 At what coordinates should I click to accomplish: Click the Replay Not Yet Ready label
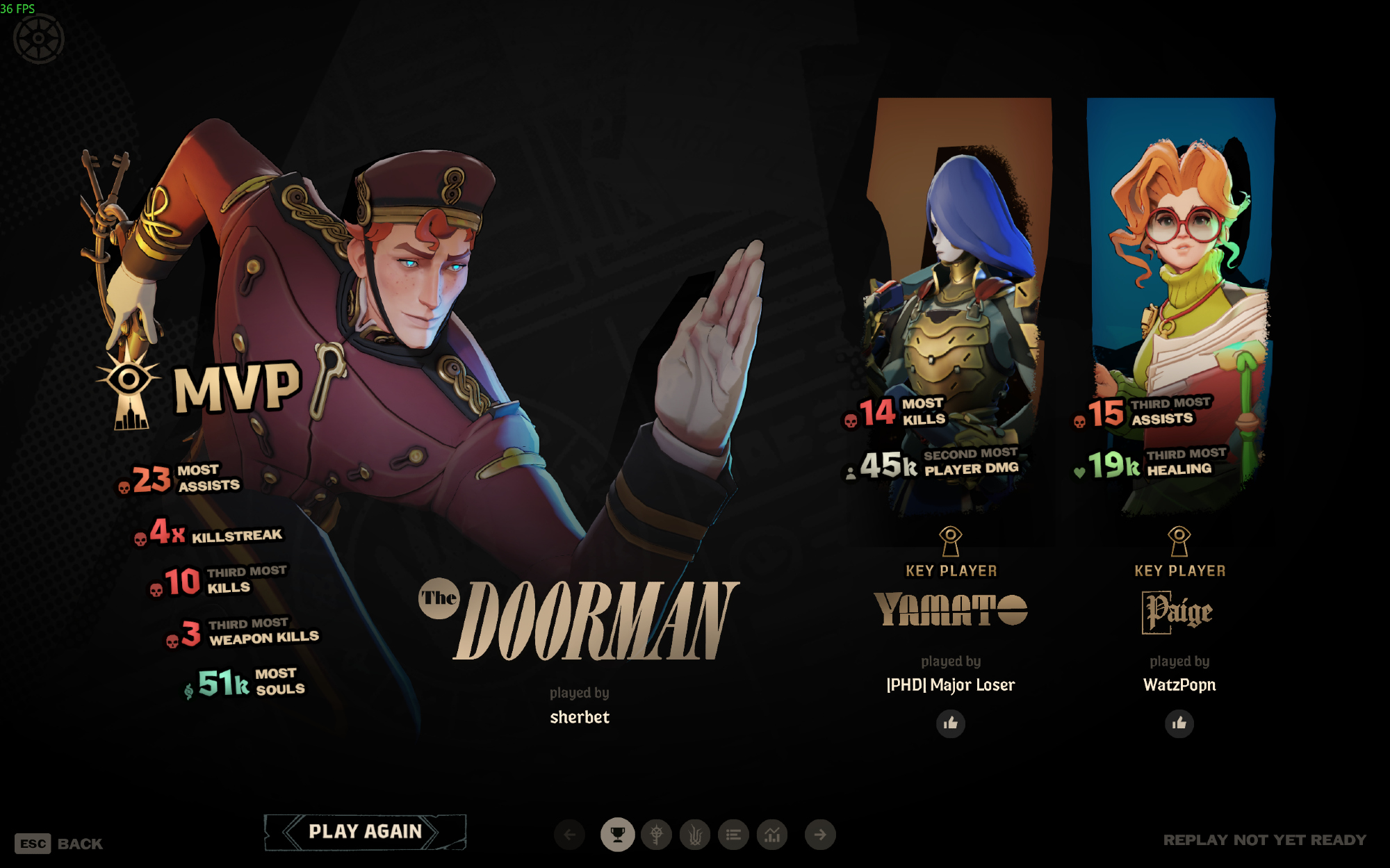click(1264, 840)
